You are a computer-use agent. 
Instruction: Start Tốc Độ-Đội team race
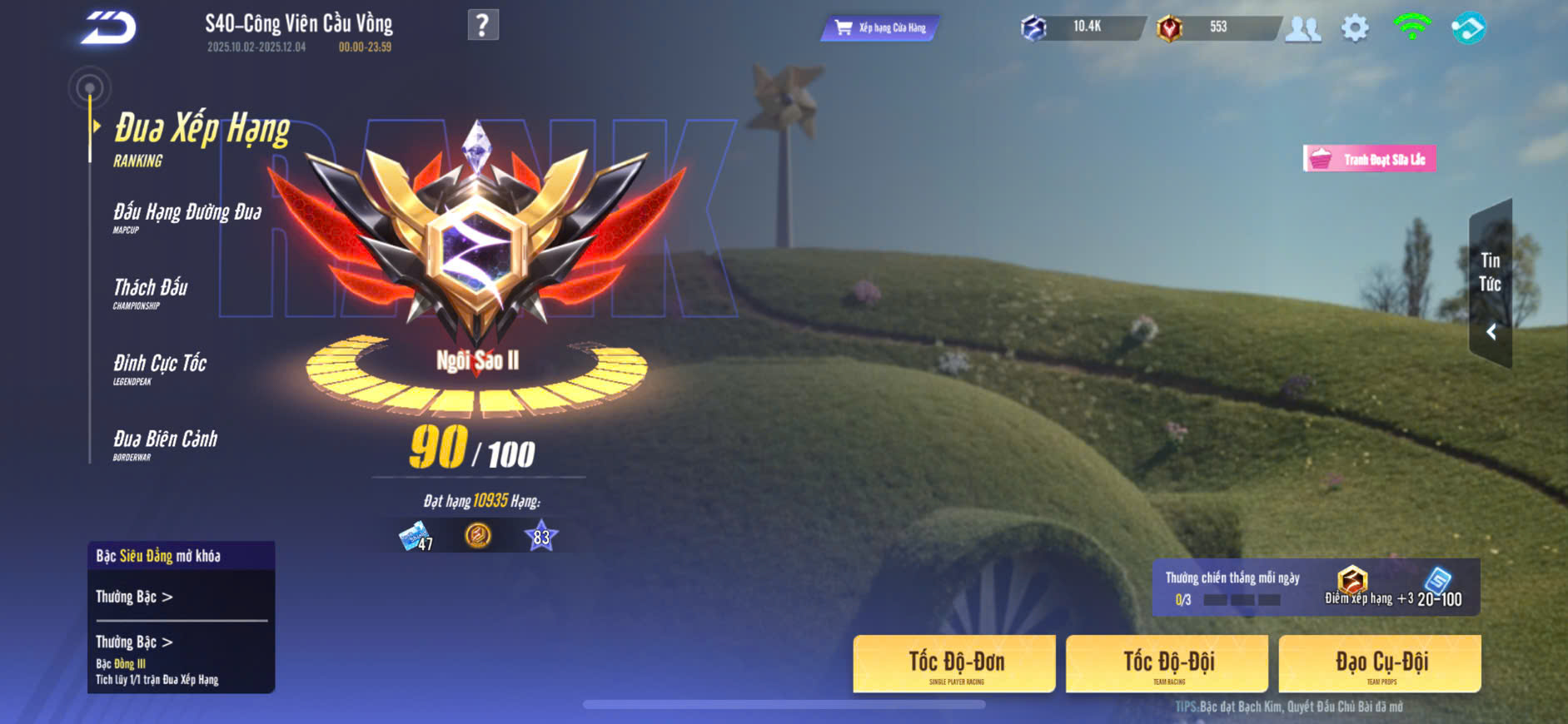1167,664
